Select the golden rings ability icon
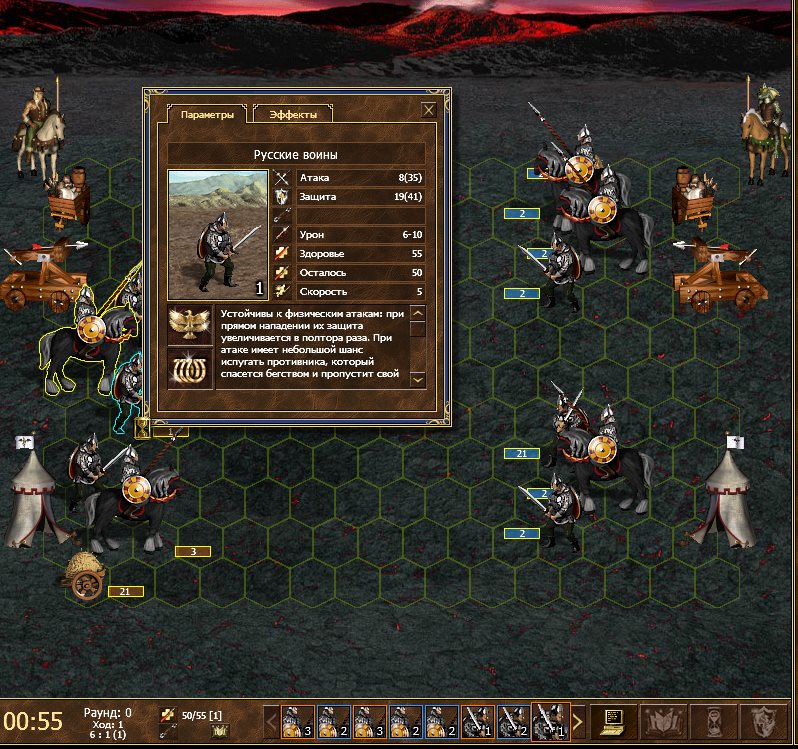Image resolution: width=798 pixels, height=749 pixels. click(x=189, y=367)
